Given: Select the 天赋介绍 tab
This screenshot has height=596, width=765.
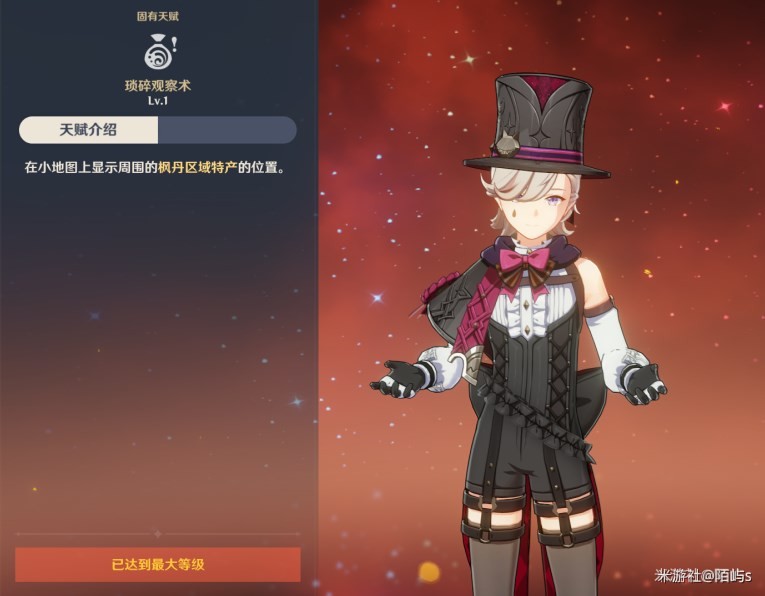Looking at the screenshot, I should point(89,130).
